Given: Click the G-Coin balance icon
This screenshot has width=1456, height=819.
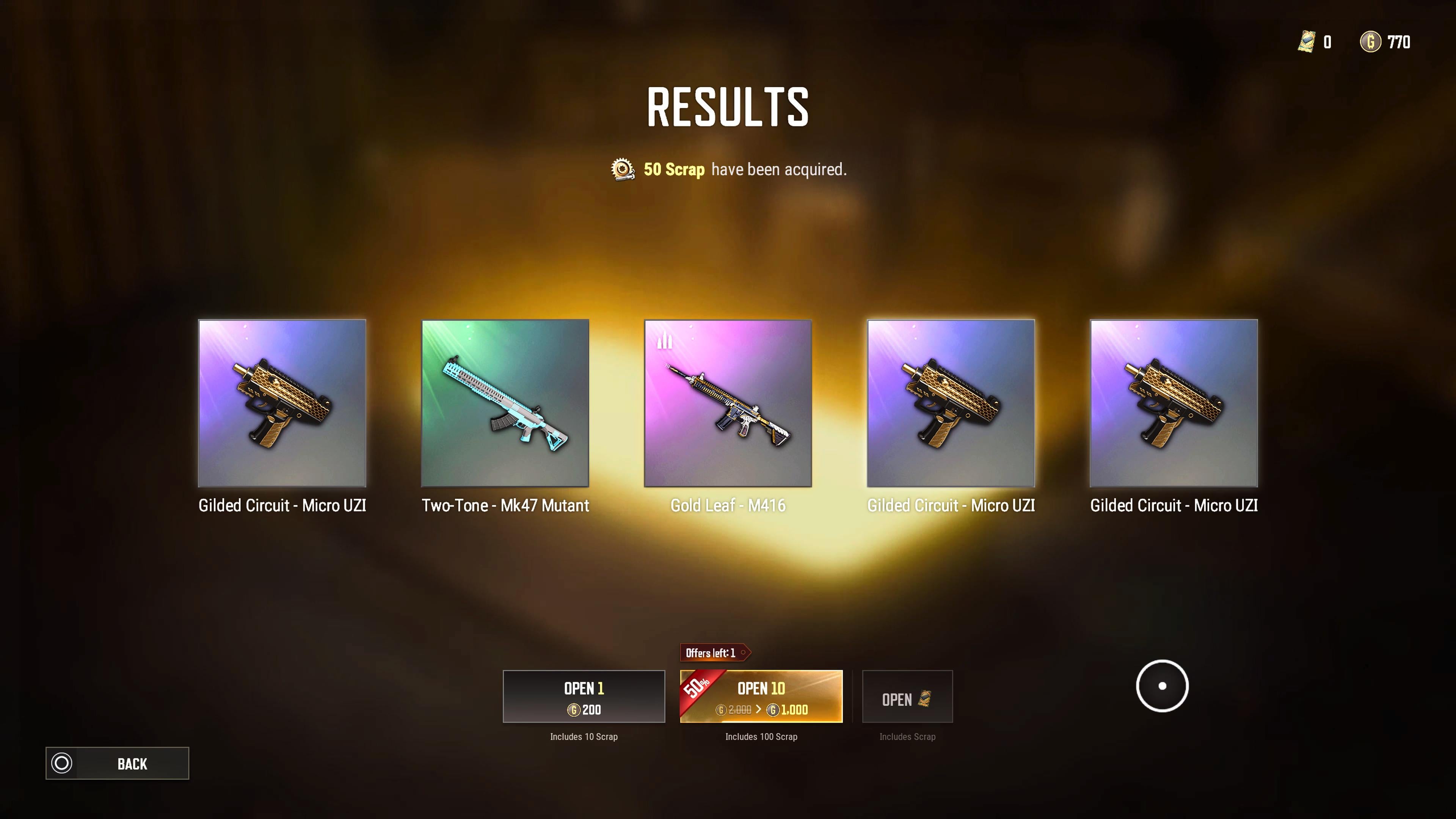Looking at the screenshot, I should coord(1370,42).
